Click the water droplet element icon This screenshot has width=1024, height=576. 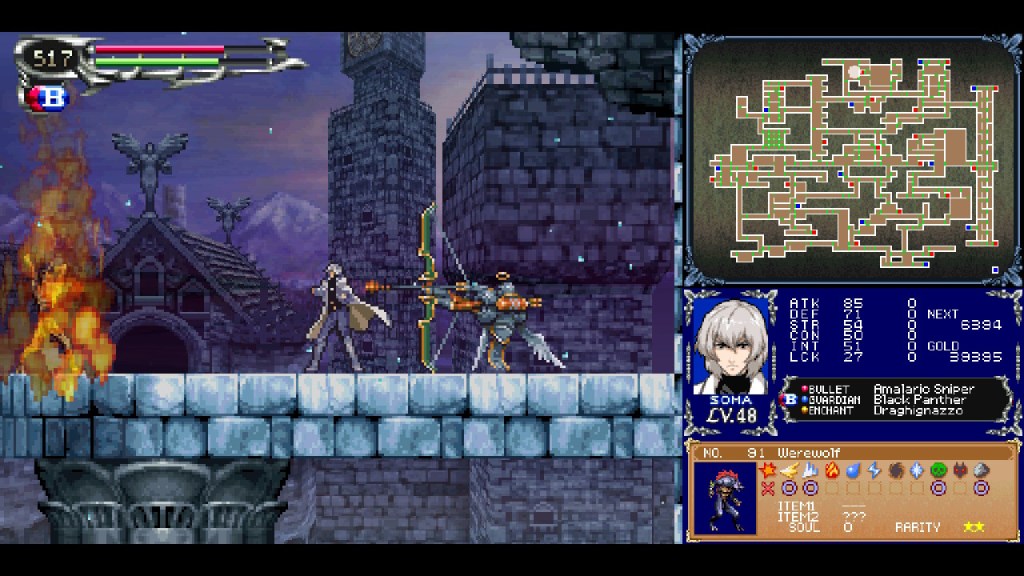click(853, 470)
